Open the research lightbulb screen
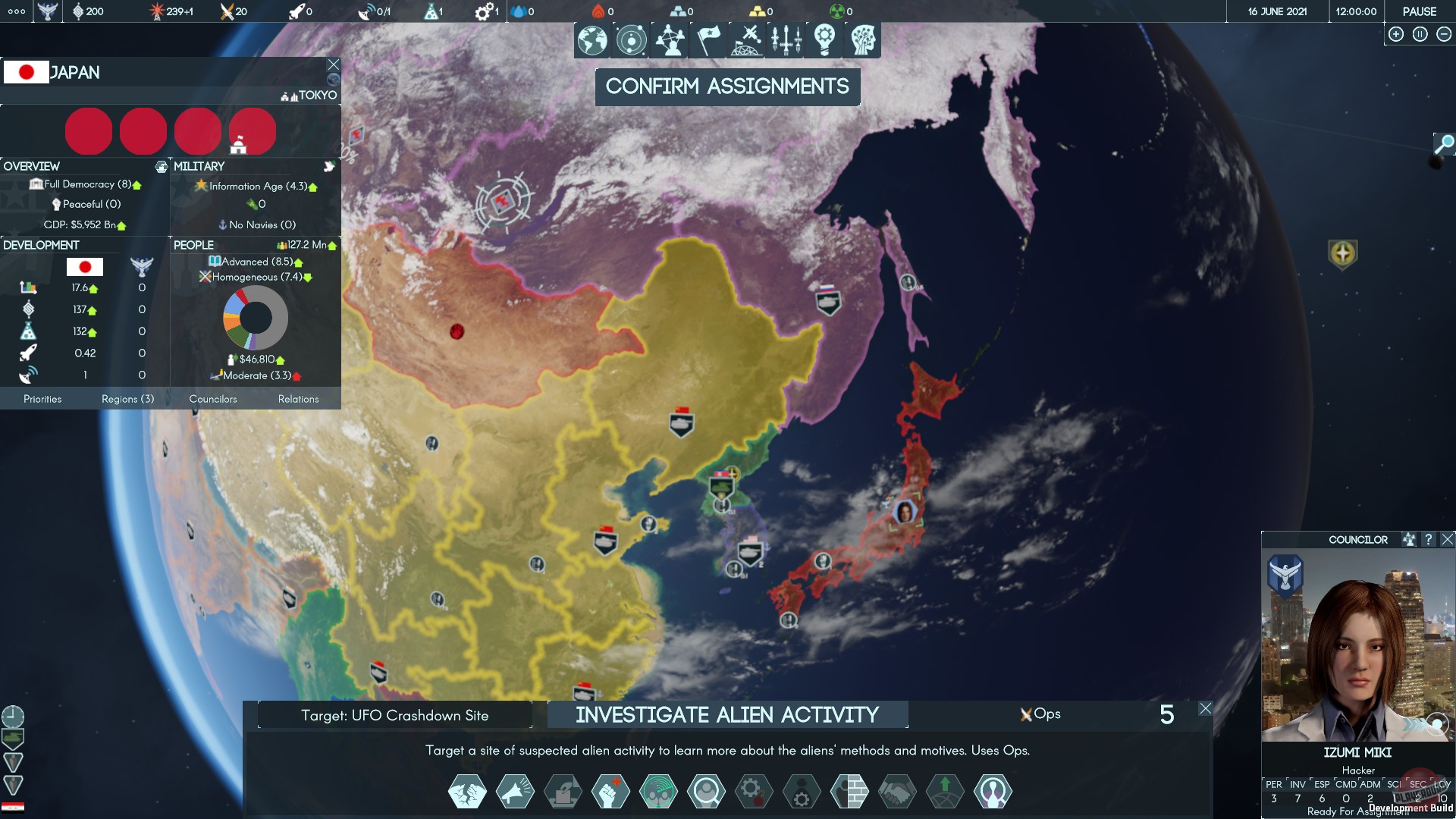1456x819 pixels. [x=826, y=40]
